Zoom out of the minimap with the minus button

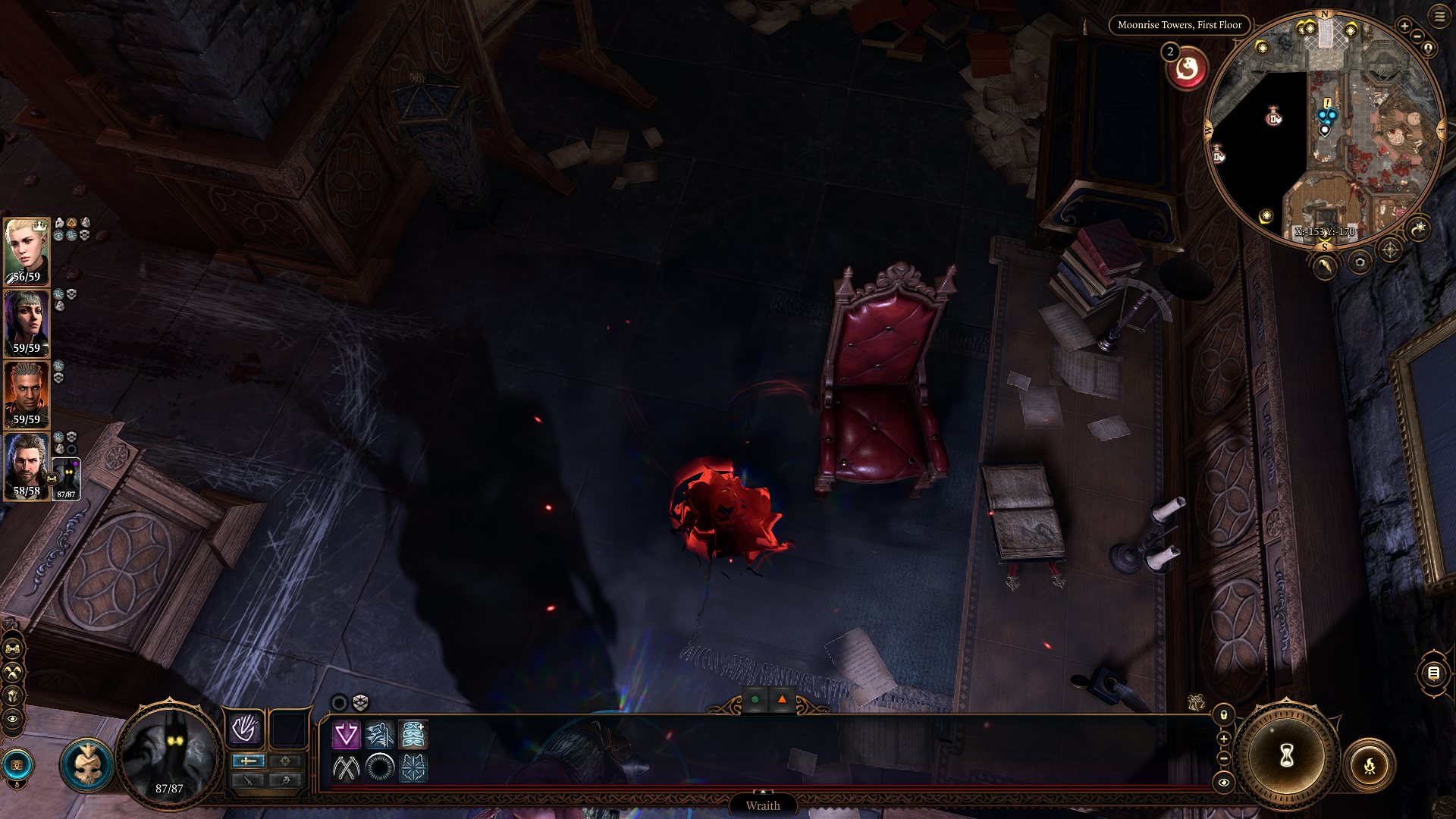(x=1417, y=36)
